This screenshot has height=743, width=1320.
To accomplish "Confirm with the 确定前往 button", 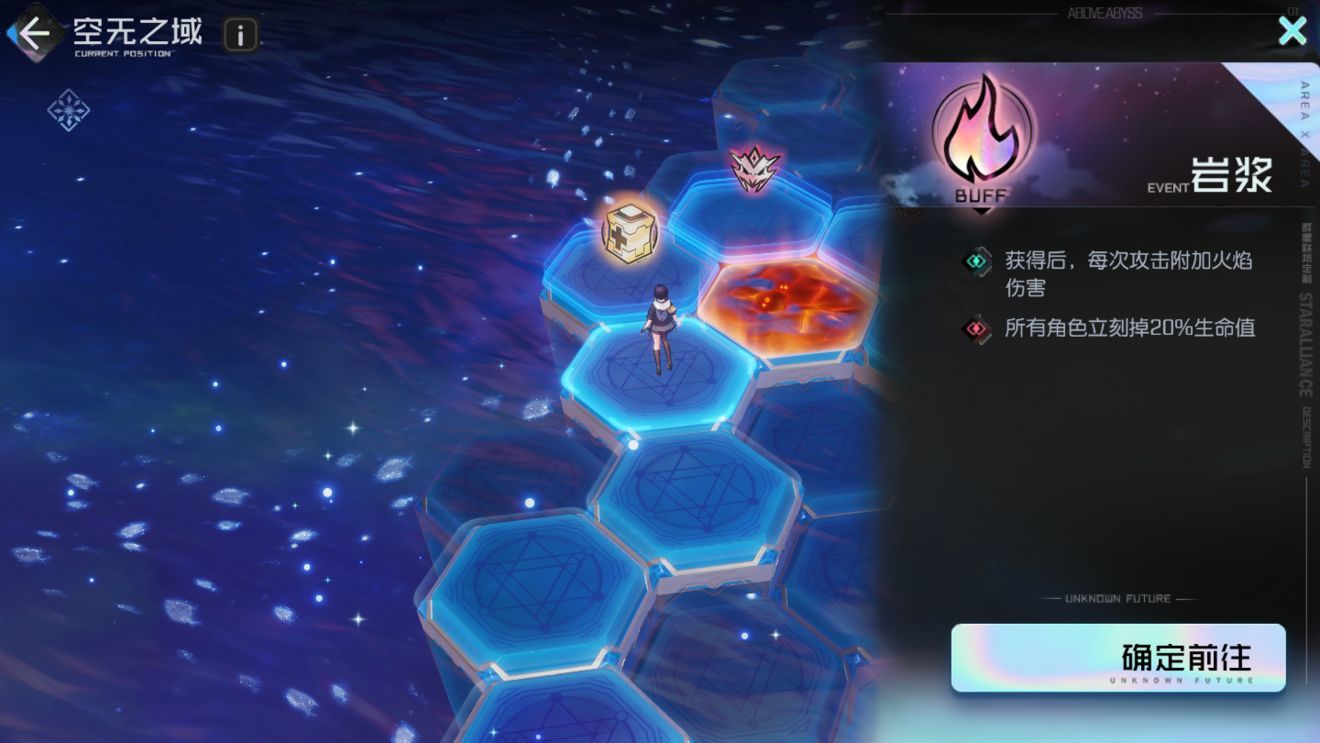I will coord(1117,658).
